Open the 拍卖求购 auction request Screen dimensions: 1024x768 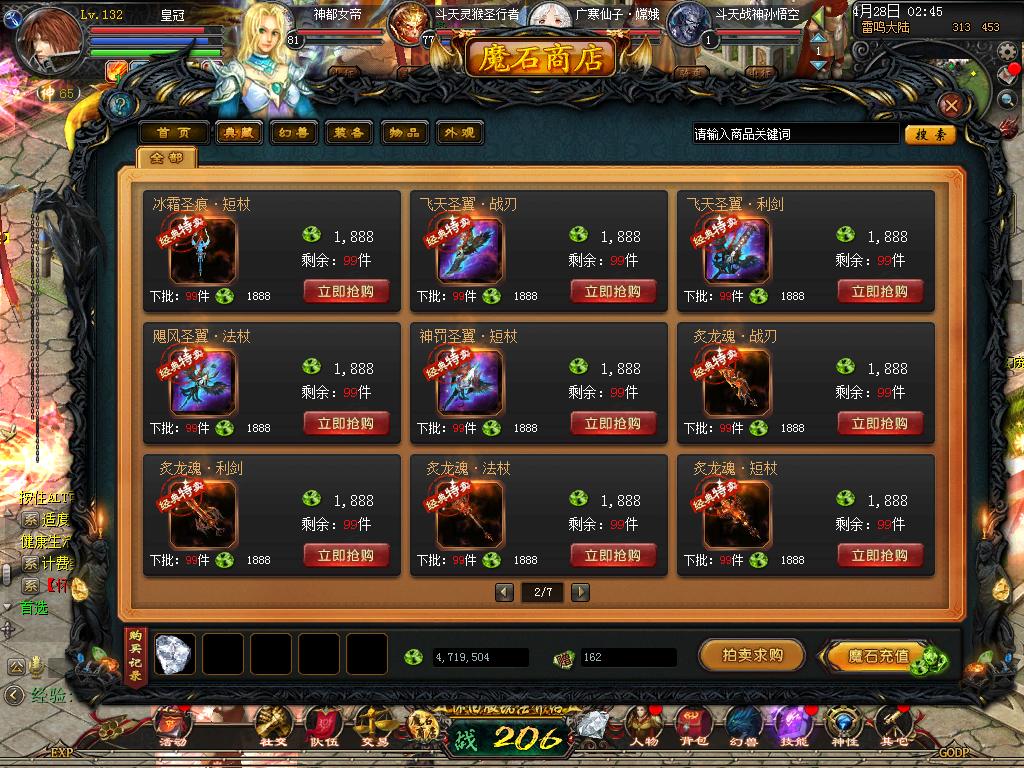pyautogui.click(x=752, y=656)
